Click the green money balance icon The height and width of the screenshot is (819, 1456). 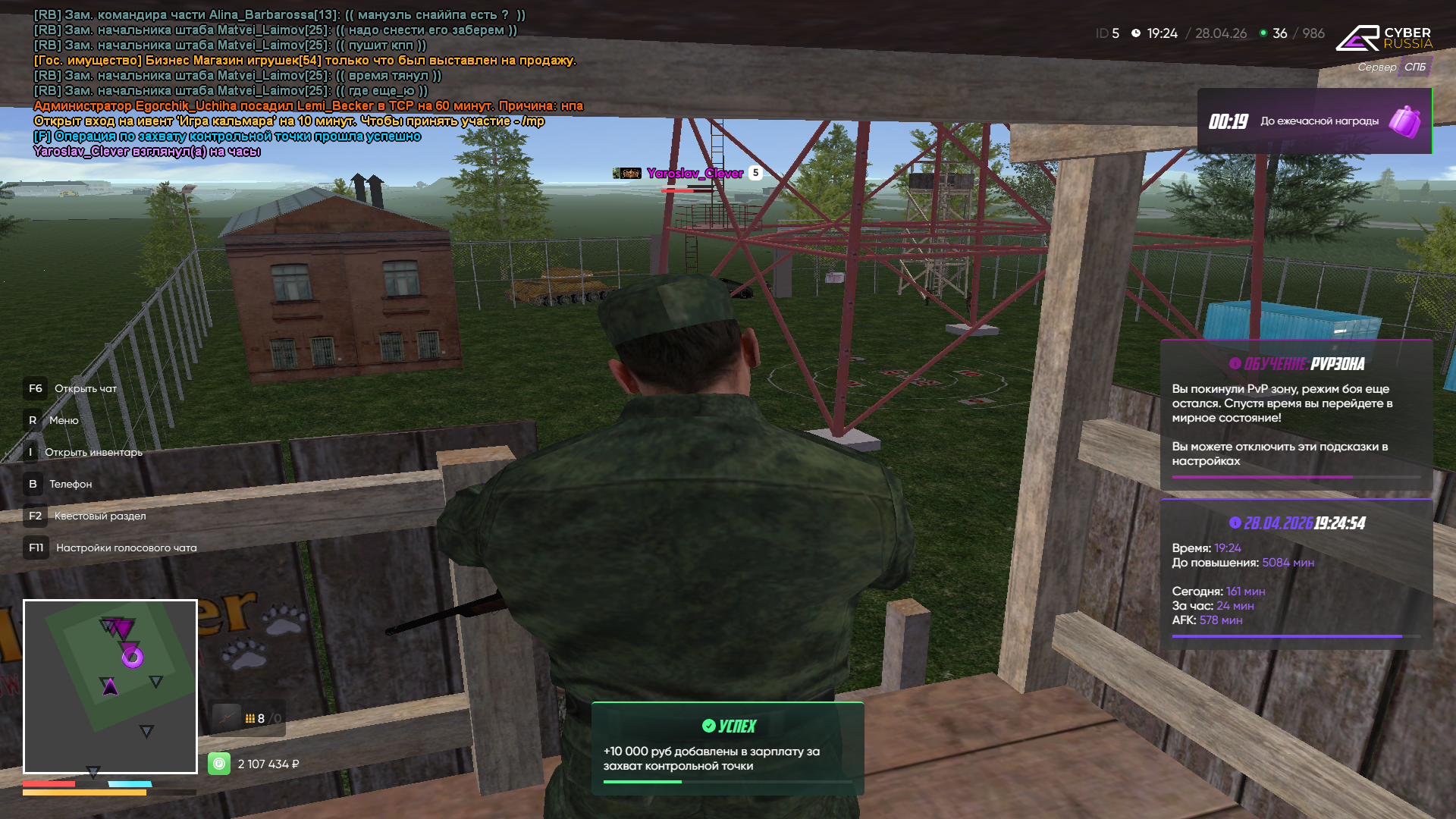pos(219,764)
